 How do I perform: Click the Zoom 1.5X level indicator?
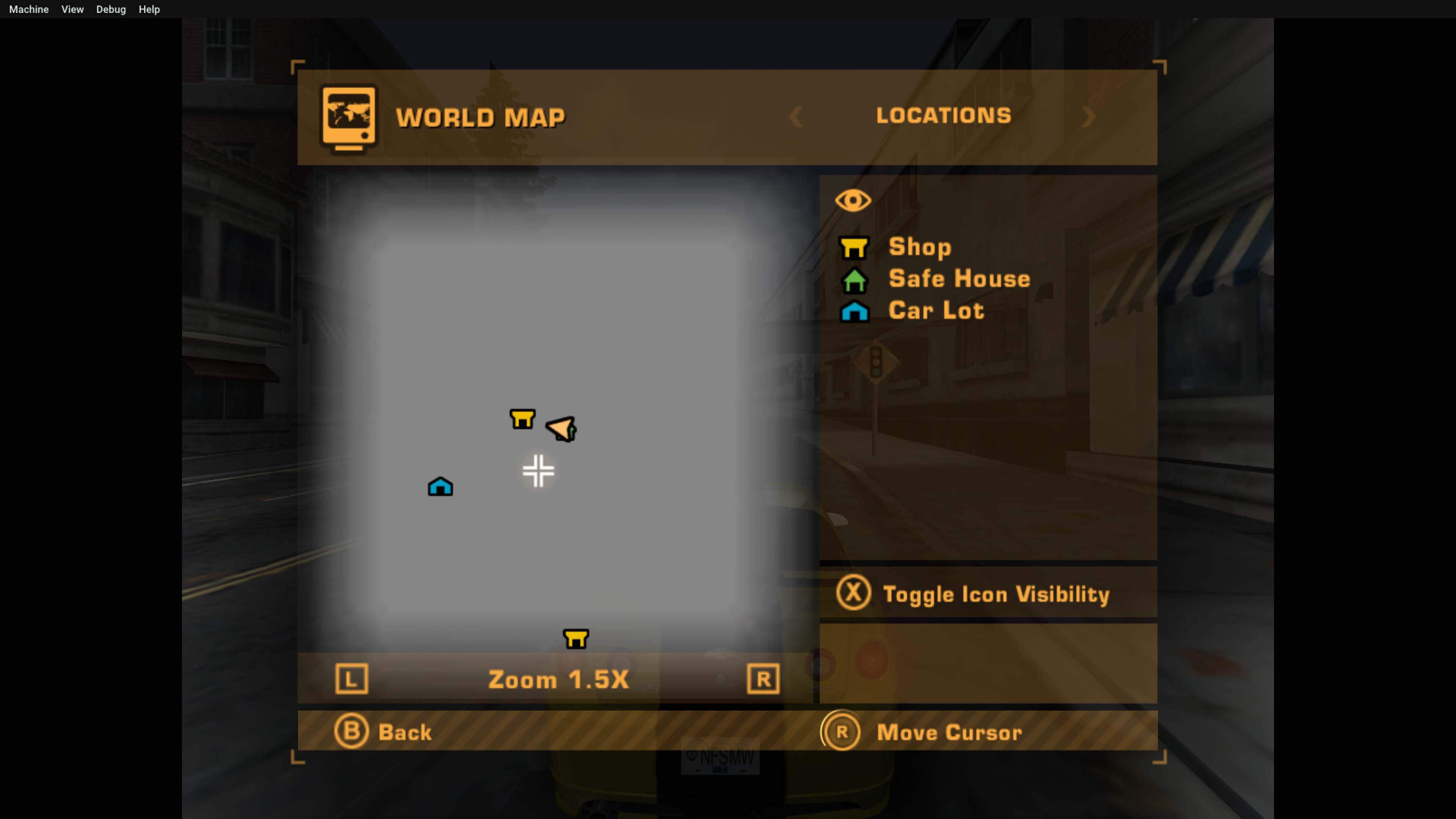click(558, 679)
